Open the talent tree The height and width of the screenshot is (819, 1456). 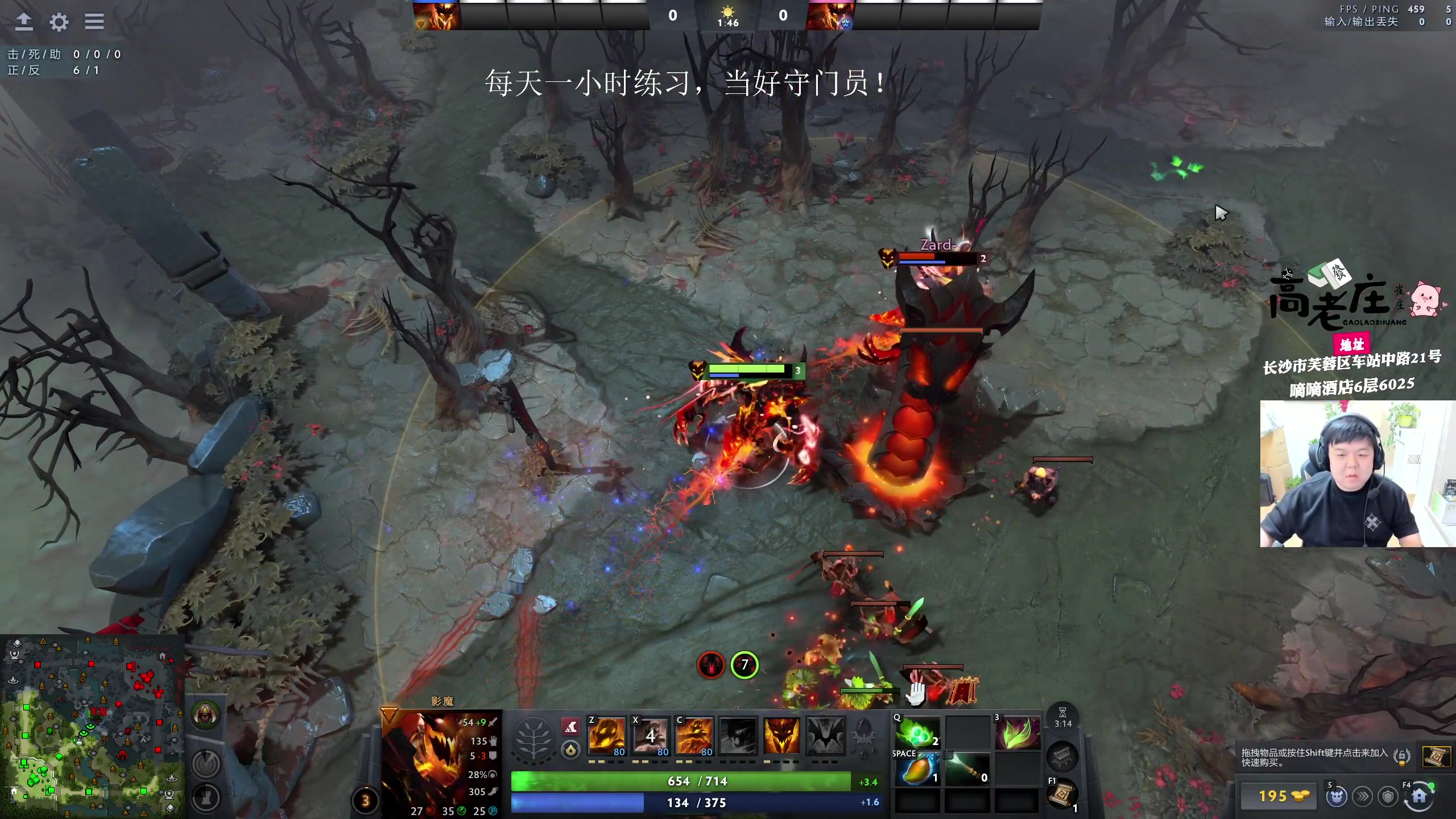coord(533,738)
